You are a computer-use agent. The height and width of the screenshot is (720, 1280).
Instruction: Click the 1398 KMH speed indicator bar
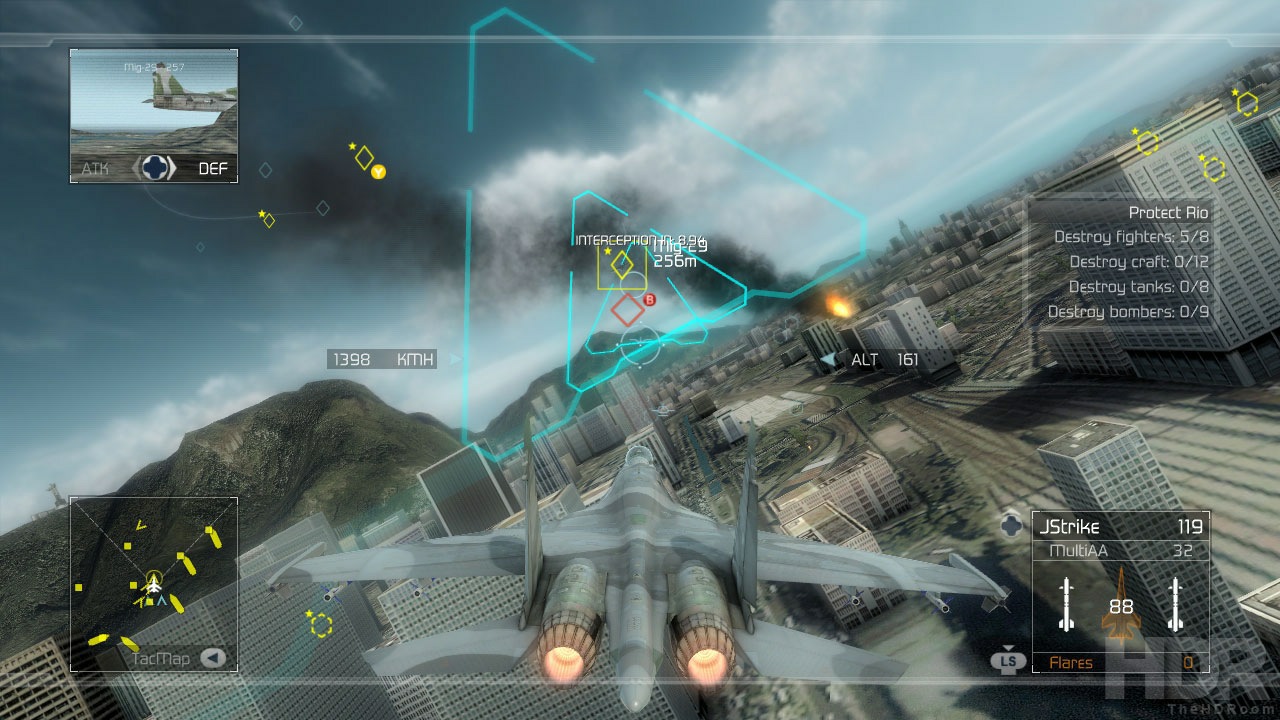coord(380,359)
